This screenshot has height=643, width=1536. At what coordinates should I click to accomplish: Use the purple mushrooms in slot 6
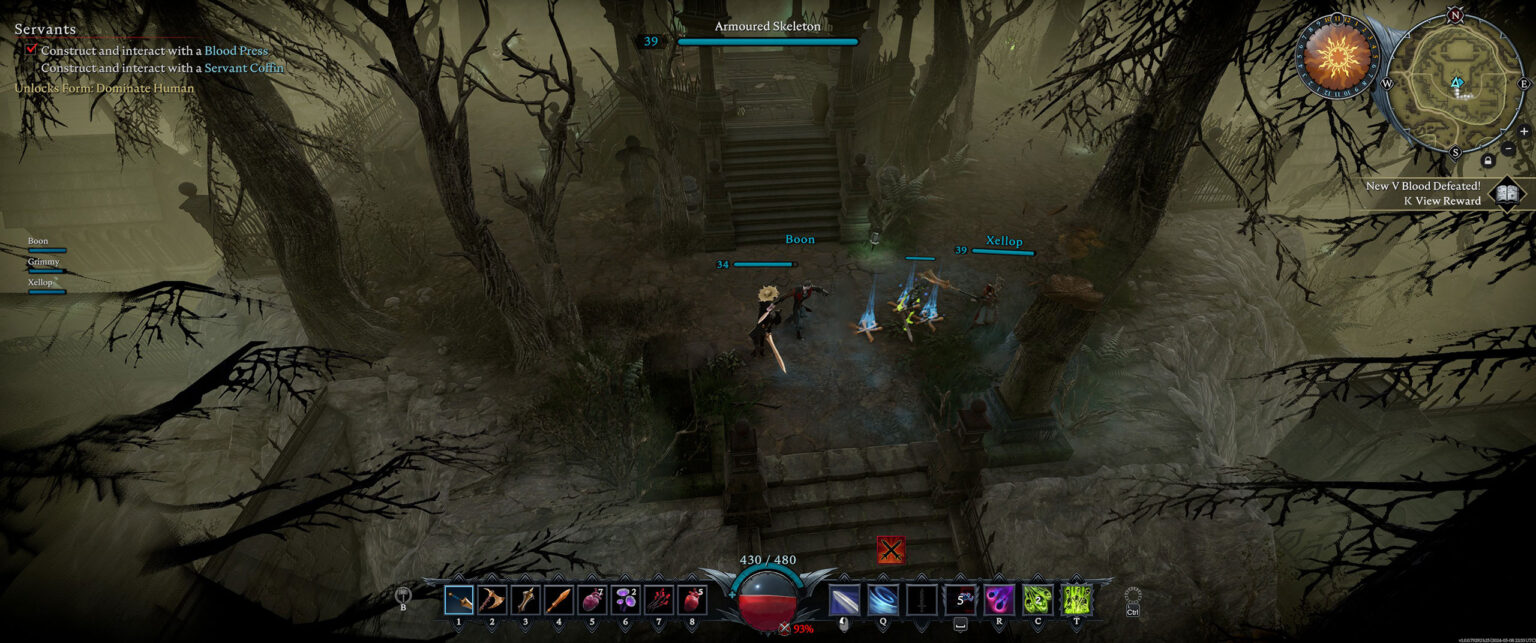point(625,599)
